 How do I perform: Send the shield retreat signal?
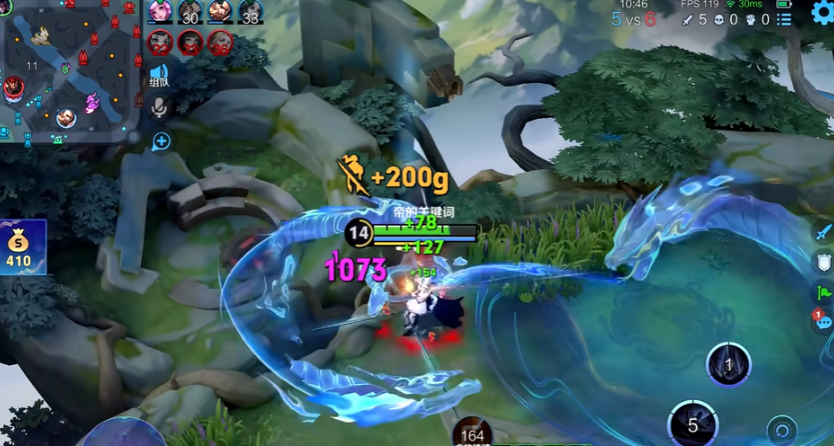pos(823,262)
